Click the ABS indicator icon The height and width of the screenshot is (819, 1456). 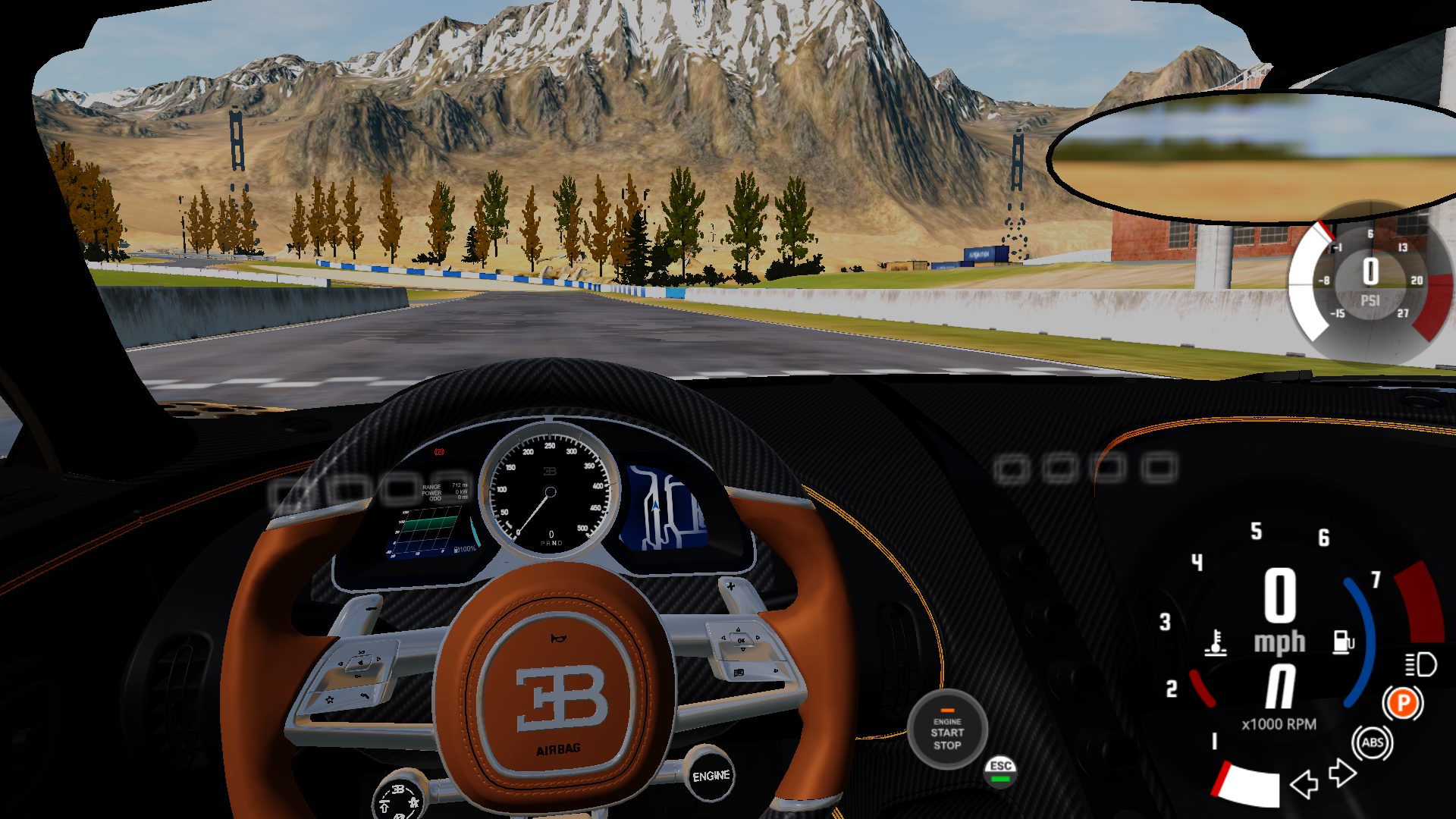point(1372,743)
